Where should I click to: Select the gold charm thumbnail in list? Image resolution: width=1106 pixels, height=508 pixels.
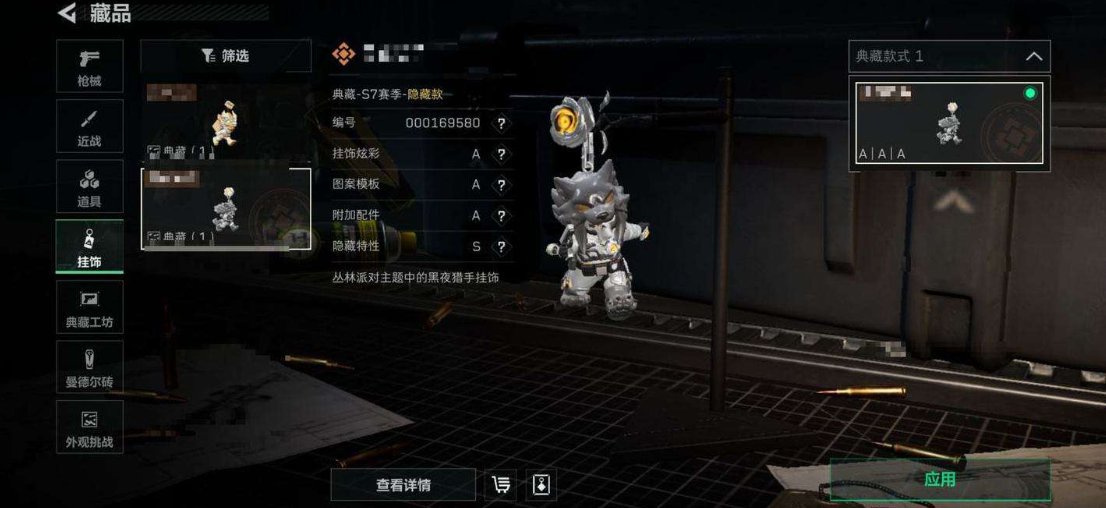(x=226, y=121)
